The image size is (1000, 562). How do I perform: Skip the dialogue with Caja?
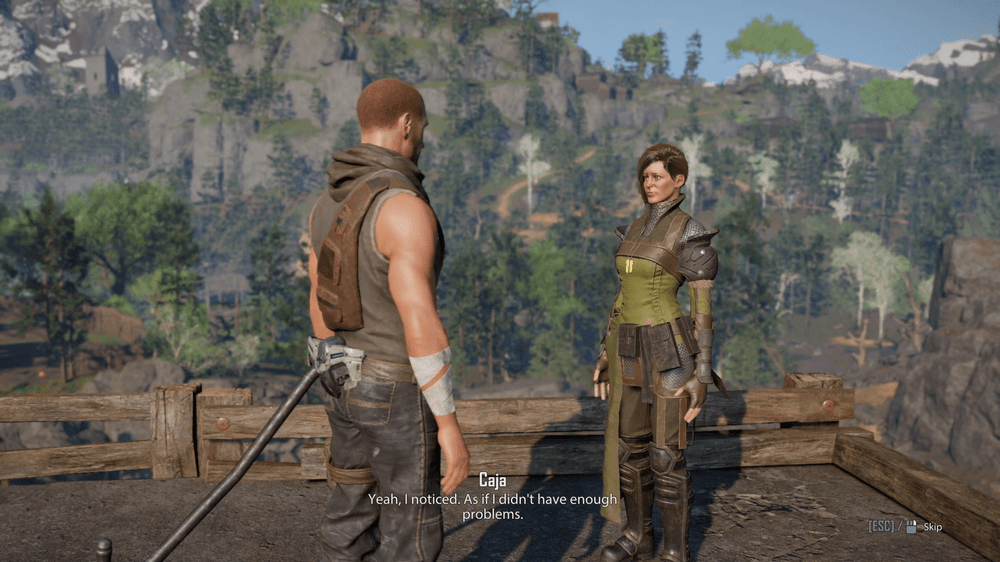point(930,526)
